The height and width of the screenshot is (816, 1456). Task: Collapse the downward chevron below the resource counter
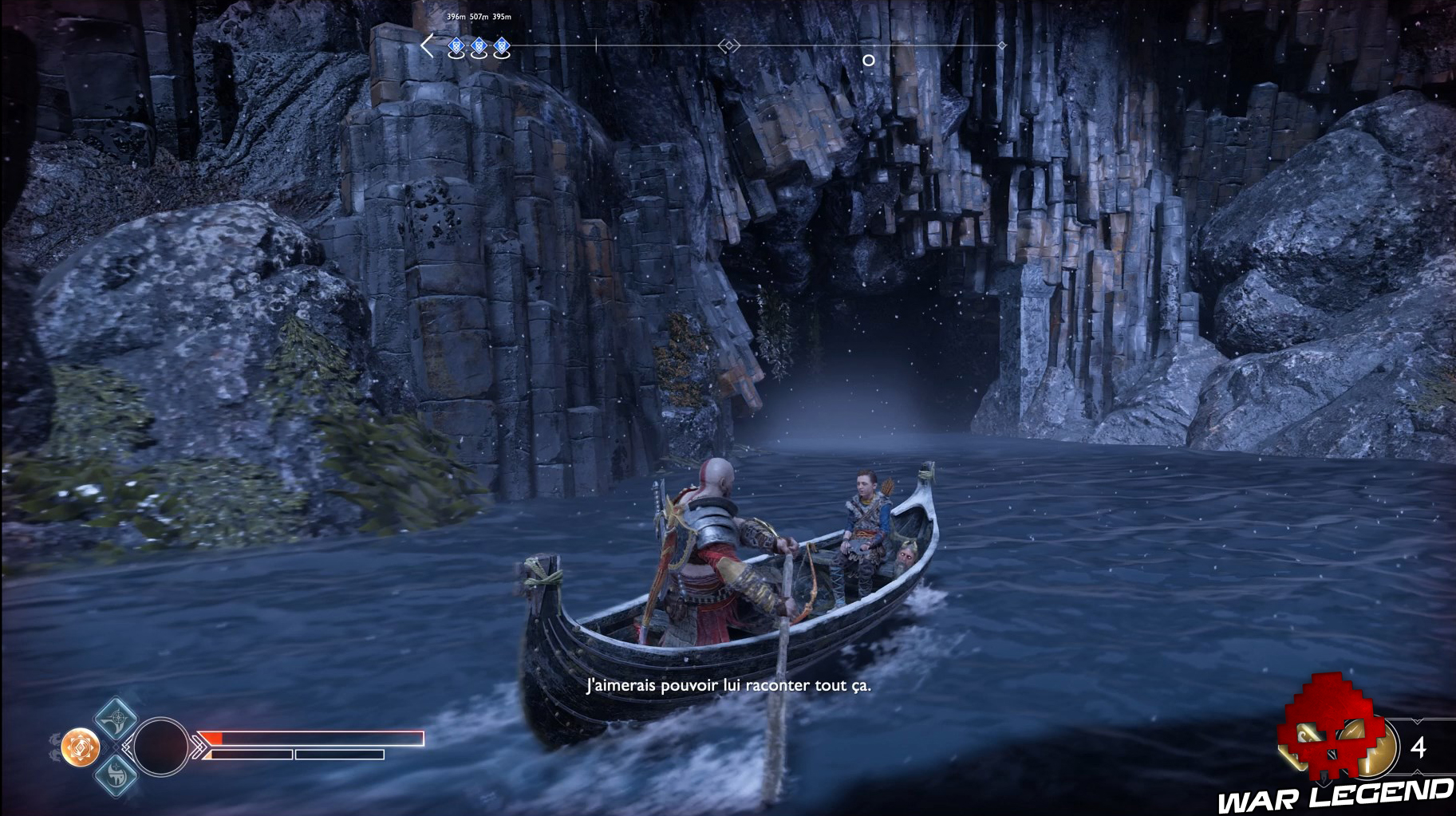pyautogui.click(x=1418, y=771)
